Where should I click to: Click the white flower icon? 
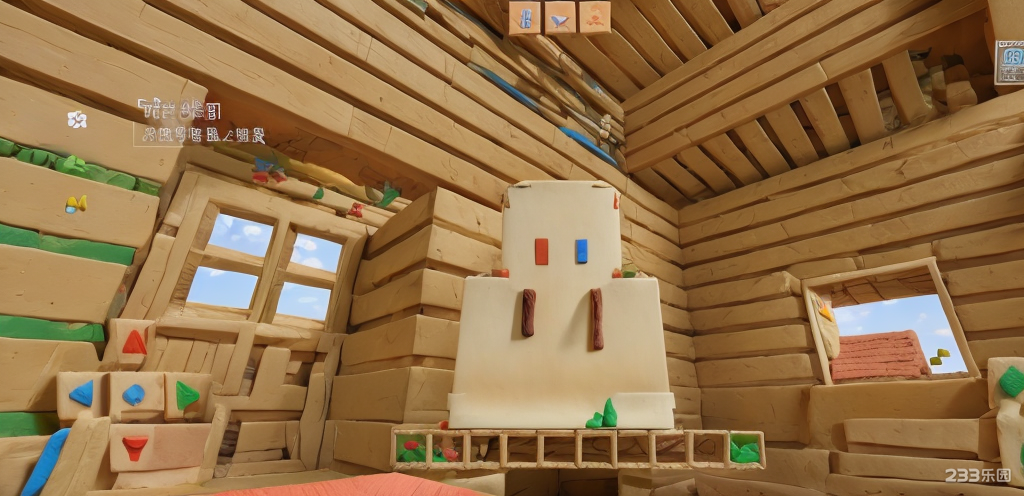click(x=77, y=120)
